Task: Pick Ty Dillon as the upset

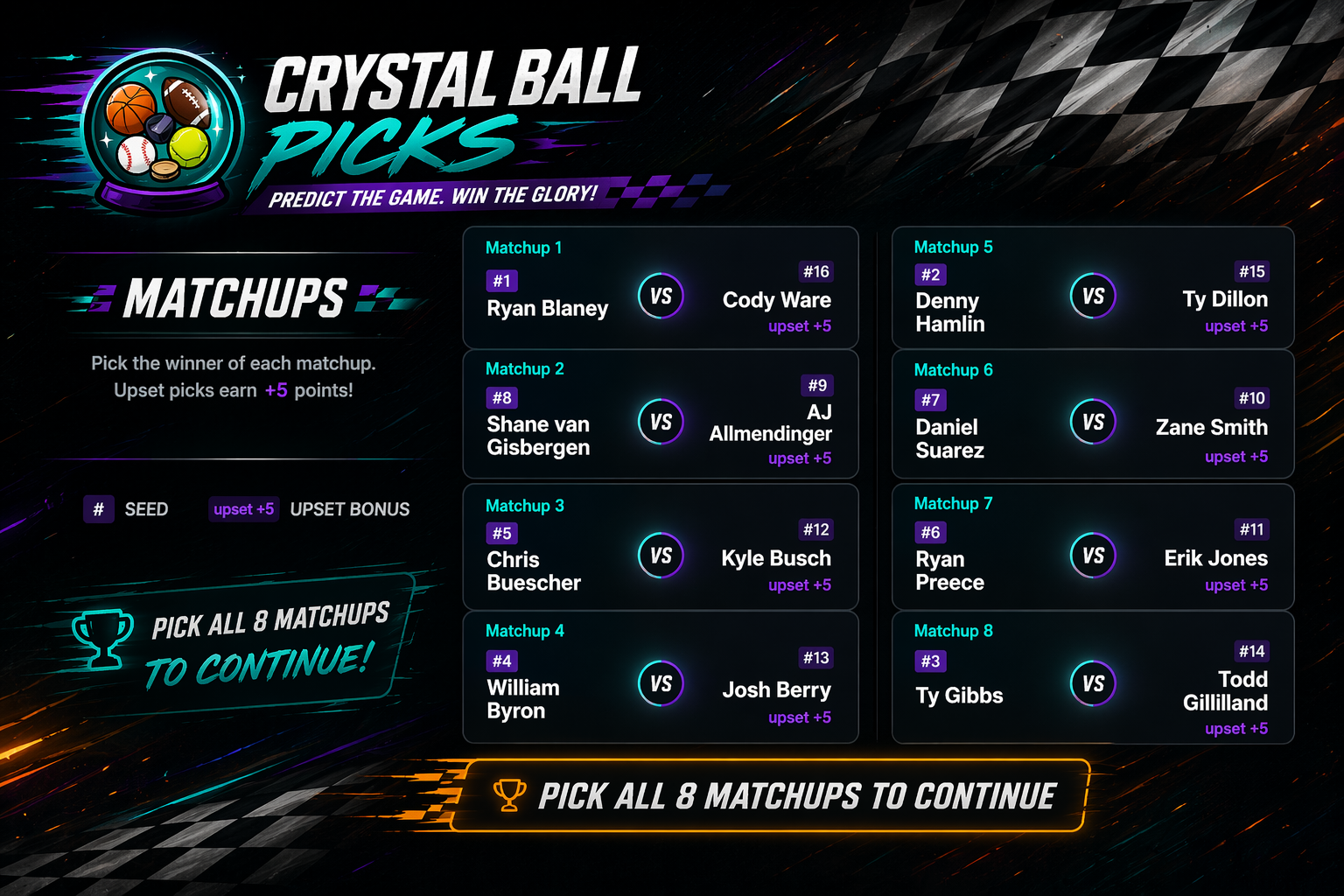Action: [1224, 299]
